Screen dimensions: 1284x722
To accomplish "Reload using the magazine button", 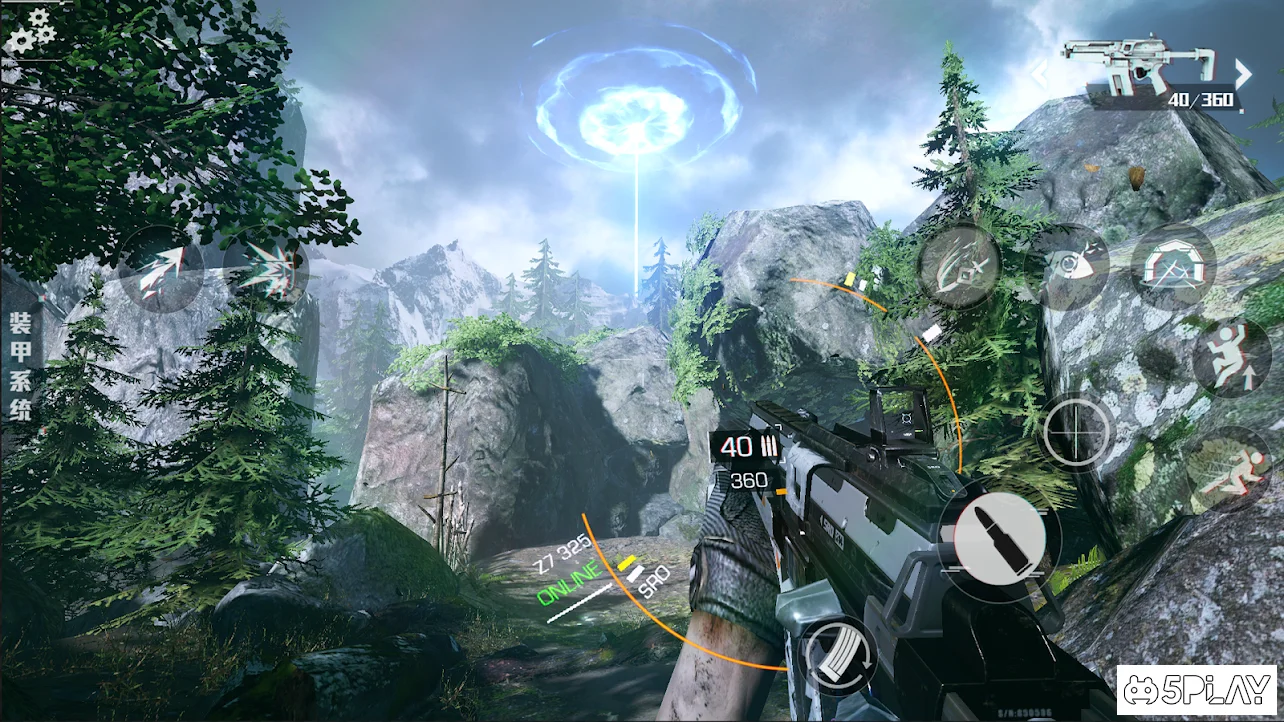I will pyautogui.click(x=840, y=657).
